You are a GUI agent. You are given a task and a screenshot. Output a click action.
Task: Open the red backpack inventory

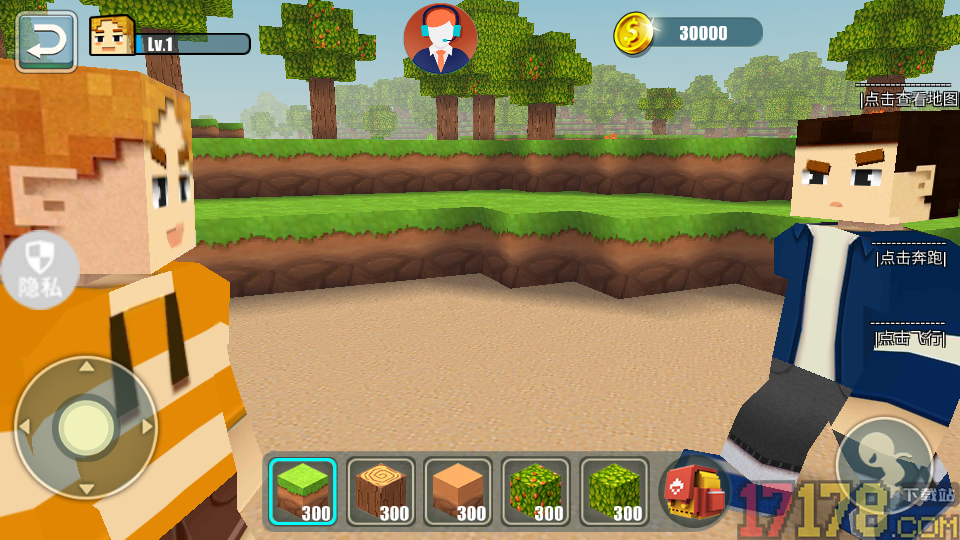pyautogui.click(x=694, y=492)
